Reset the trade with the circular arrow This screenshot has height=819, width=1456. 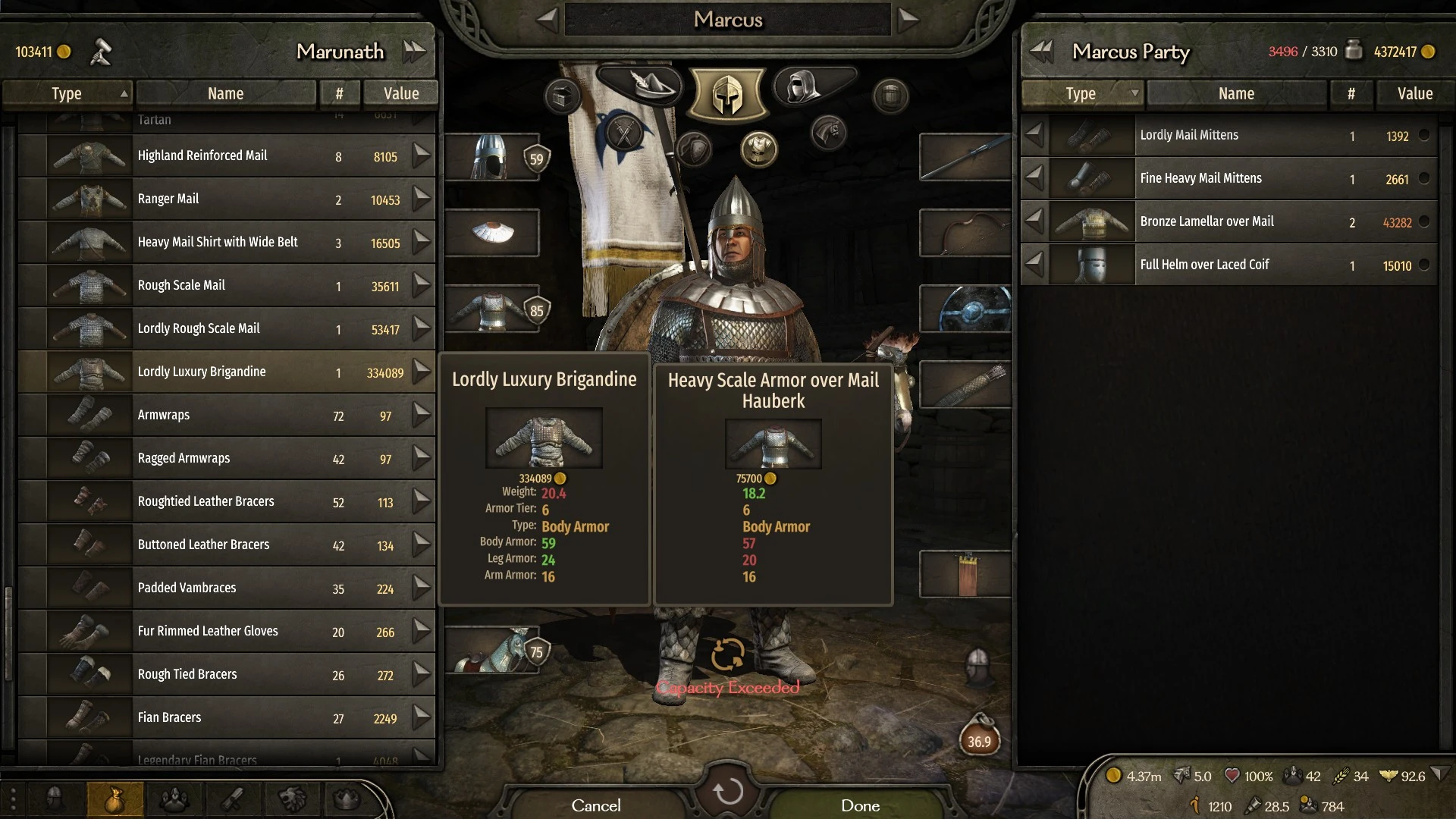click(728, 792)
